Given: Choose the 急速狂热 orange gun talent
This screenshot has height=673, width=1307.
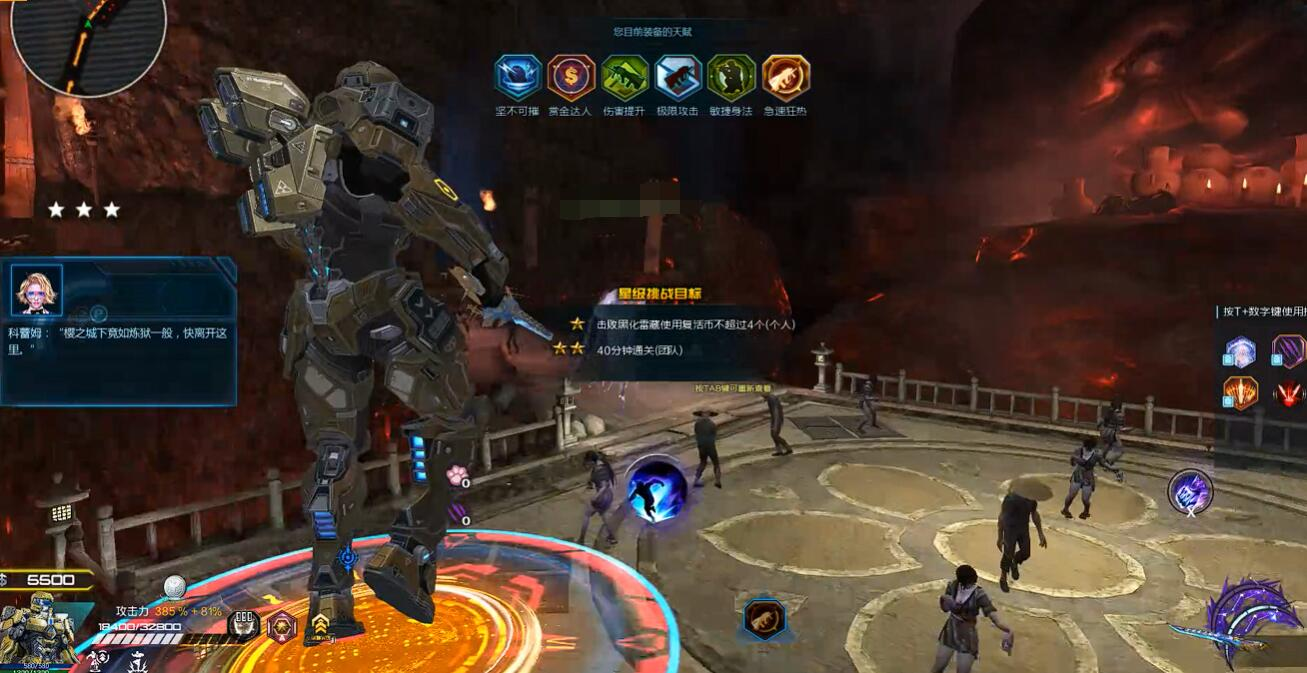Looking at the screenshot, I should (785, 77).
